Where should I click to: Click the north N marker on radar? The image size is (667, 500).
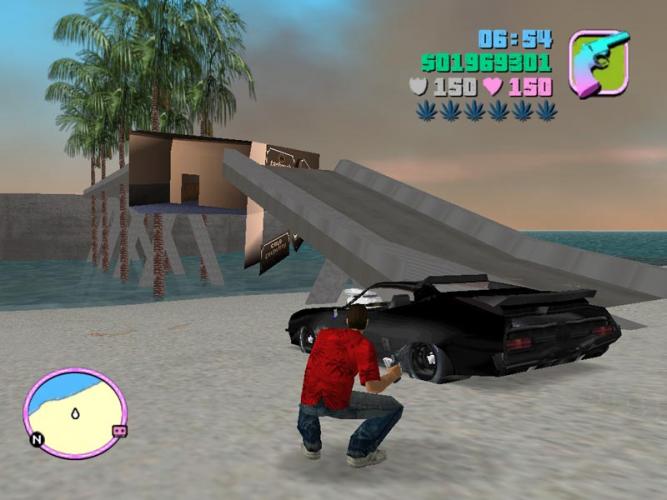pyautogui.click(x=37, y=438)
